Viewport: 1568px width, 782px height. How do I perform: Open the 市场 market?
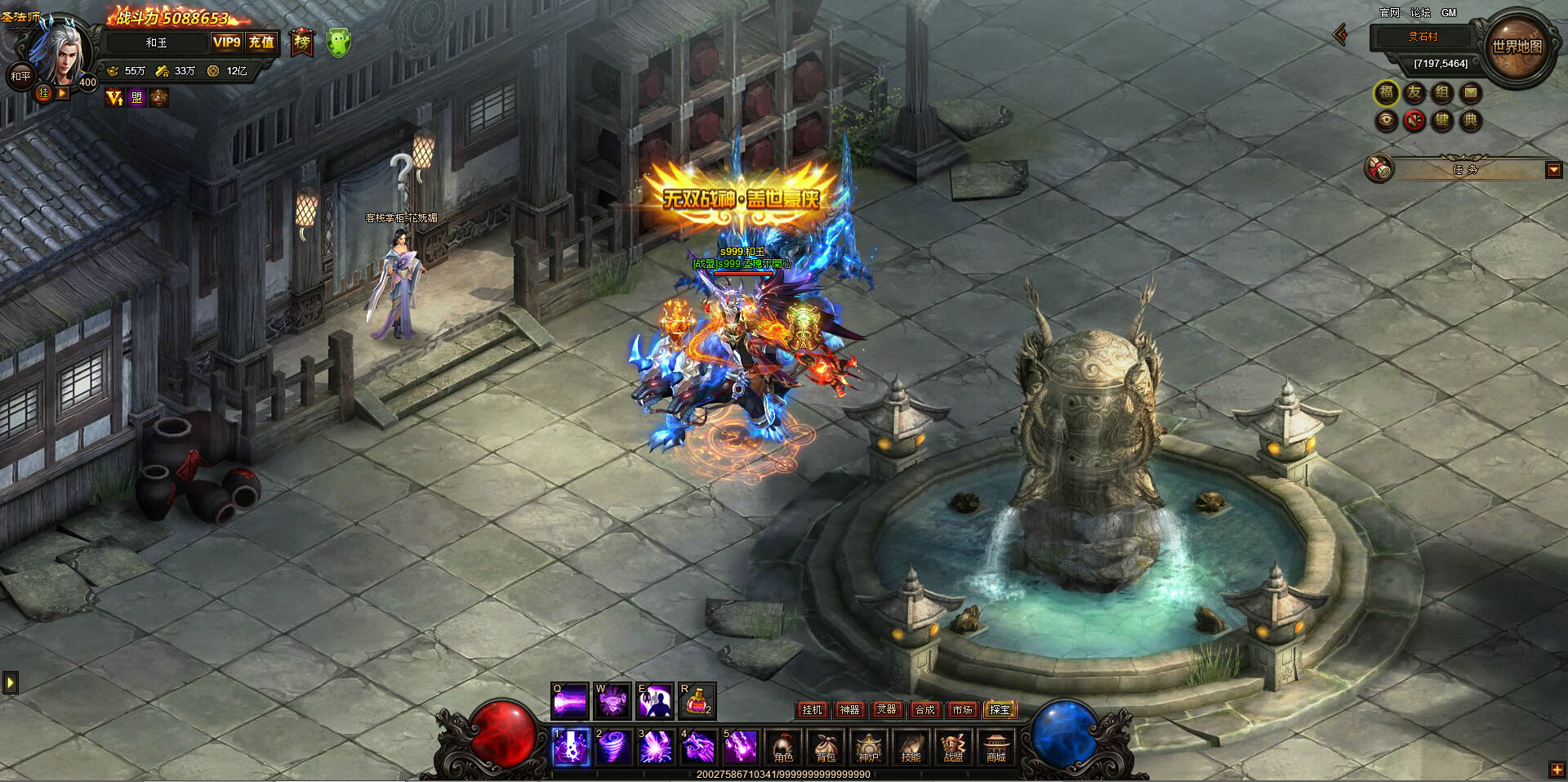pos(962,709)
